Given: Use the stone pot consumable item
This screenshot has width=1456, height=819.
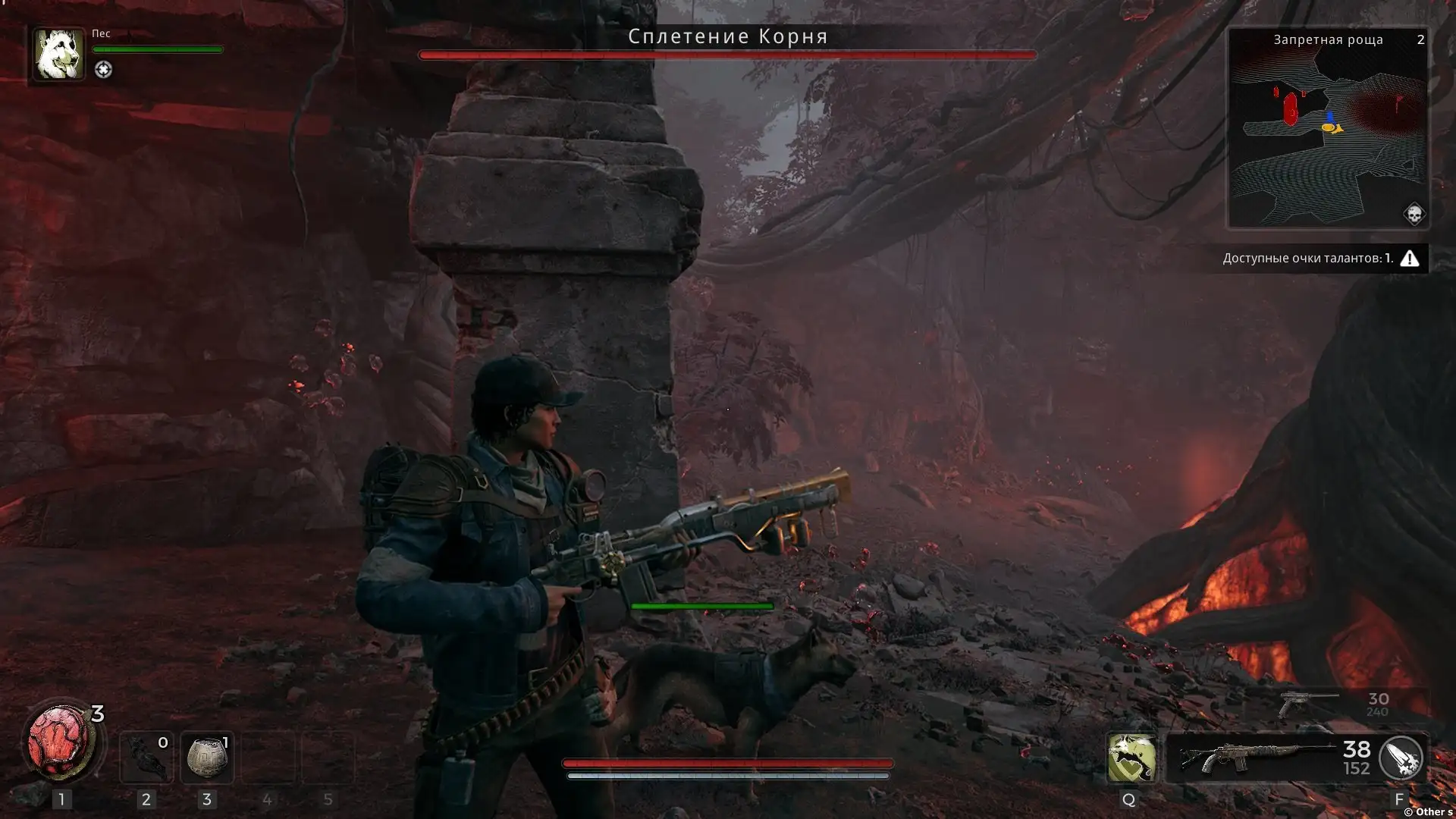Looking at the screenshot, I should (207, 758).
